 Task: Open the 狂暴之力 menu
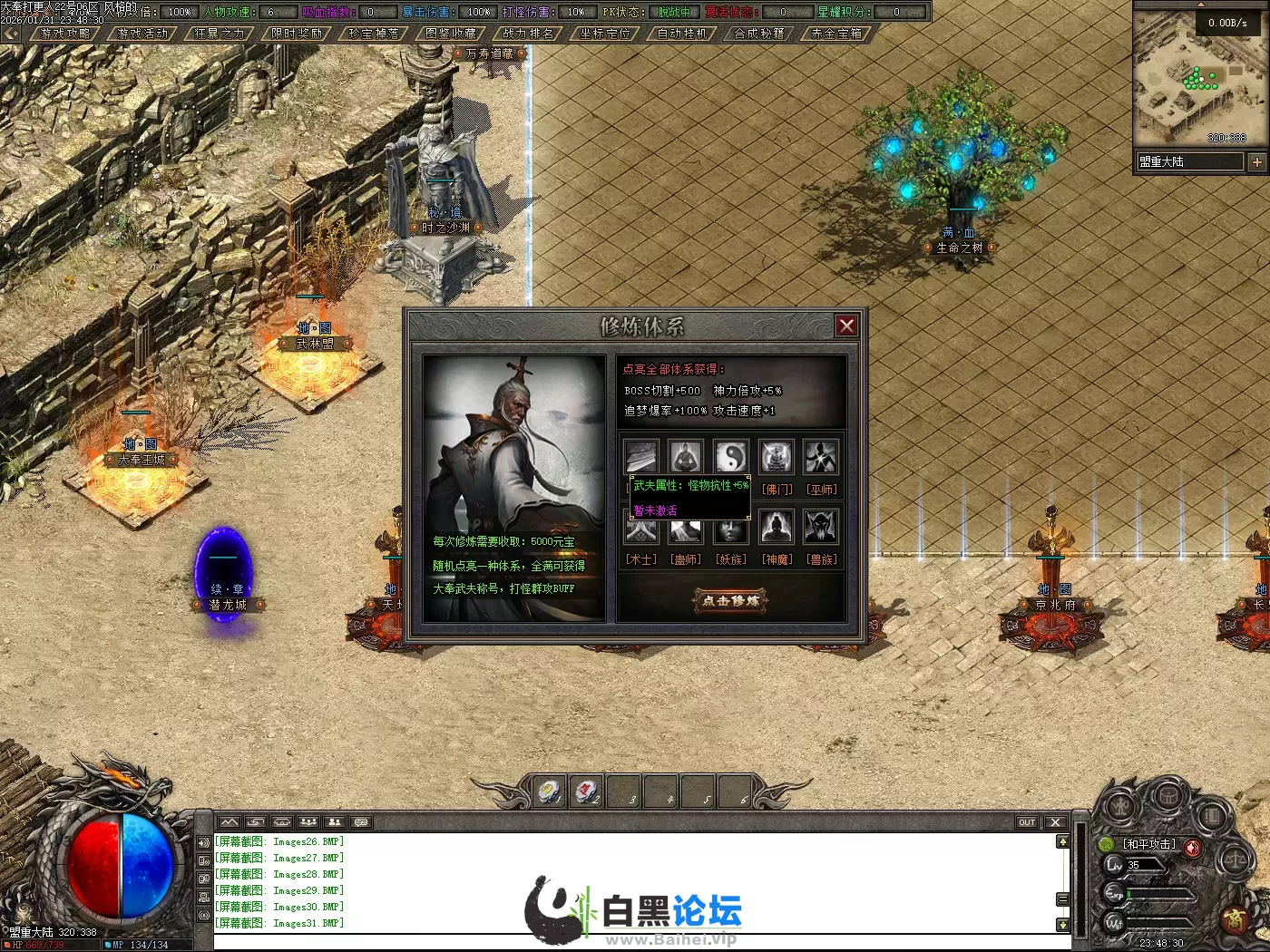pyautogui.click(x=220, y=34)
